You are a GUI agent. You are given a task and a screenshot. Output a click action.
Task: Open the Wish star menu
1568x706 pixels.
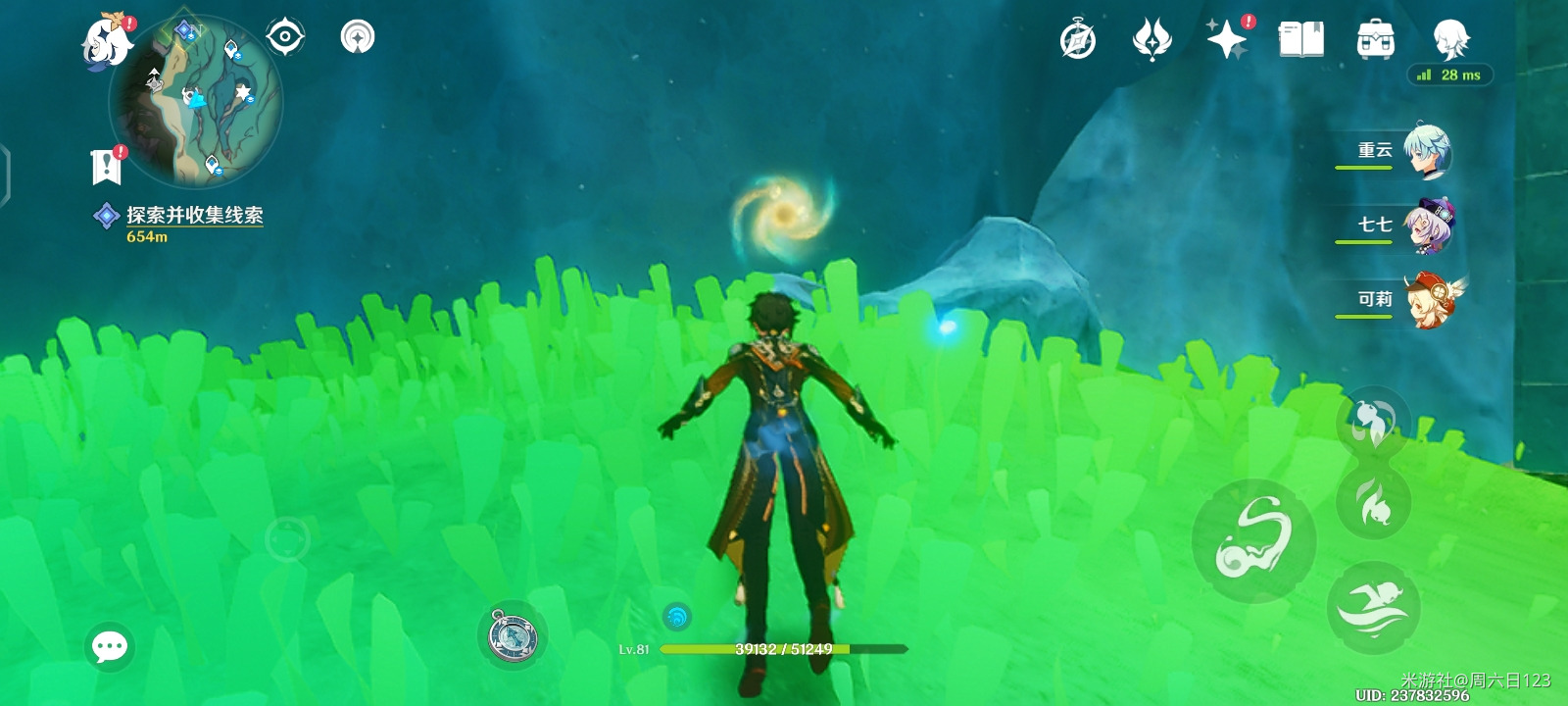[x=1227, y=40]
